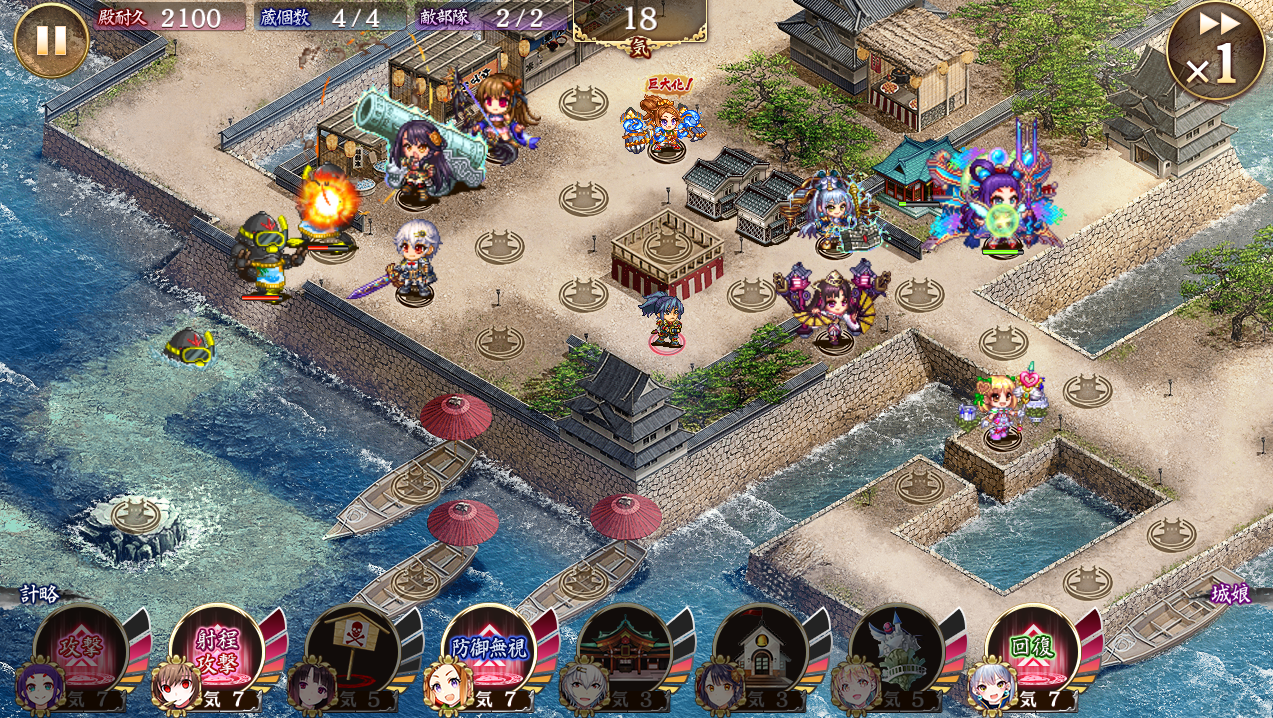Open the 城娘 castle girl tab
This screenshot has height=718, width=1273.
pyautogui.click(x=1230, y=594)
